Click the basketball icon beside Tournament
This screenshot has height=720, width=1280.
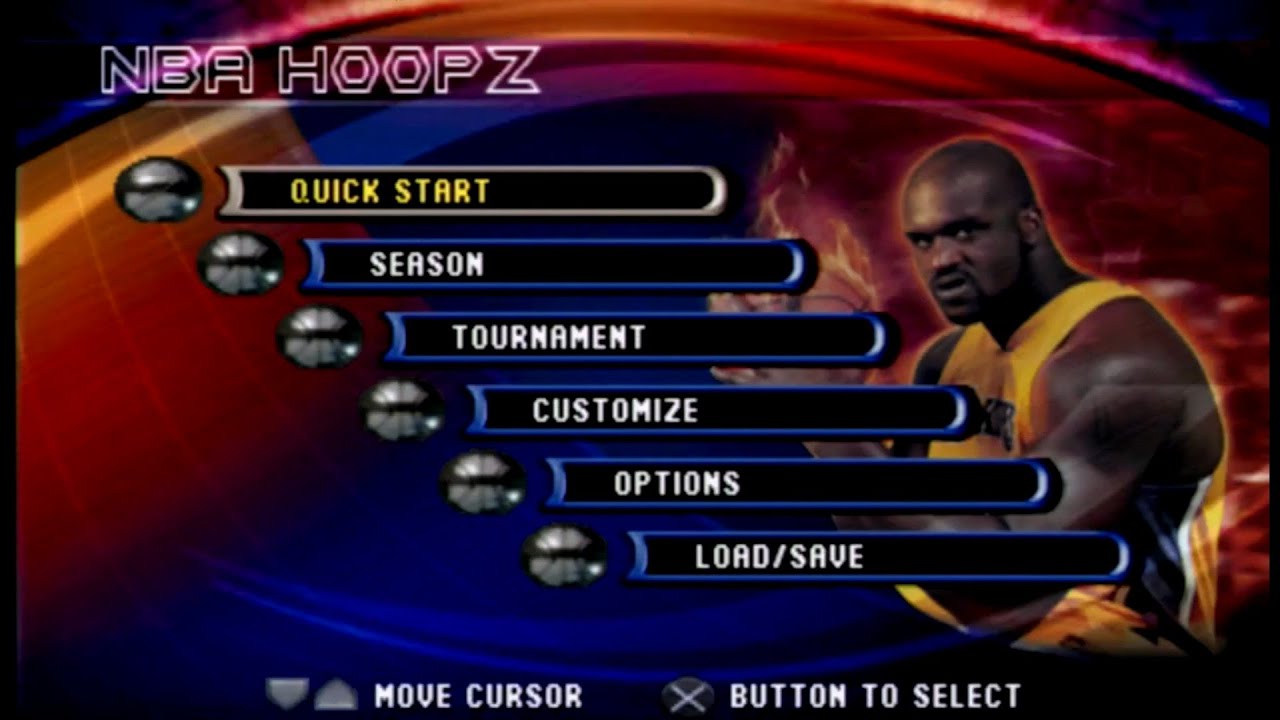pyautogui.click(x=320, y=338)
